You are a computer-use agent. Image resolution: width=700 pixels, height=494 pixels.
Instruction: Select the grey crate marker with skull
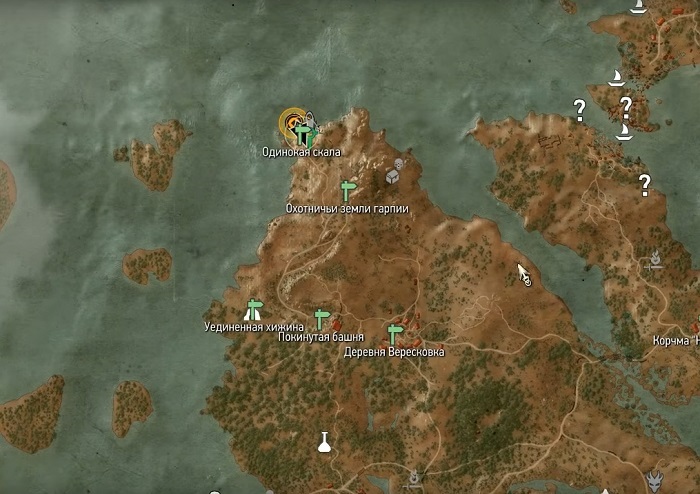396,175
